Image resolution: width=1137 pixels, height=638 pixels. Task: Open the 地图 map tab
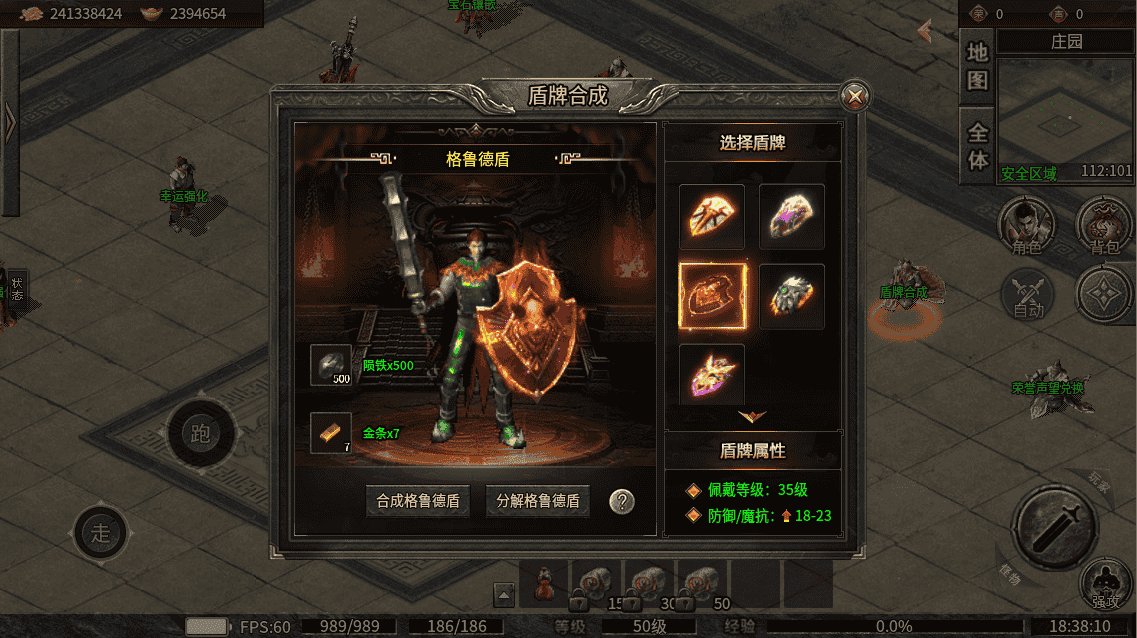(x=977, y=66)
